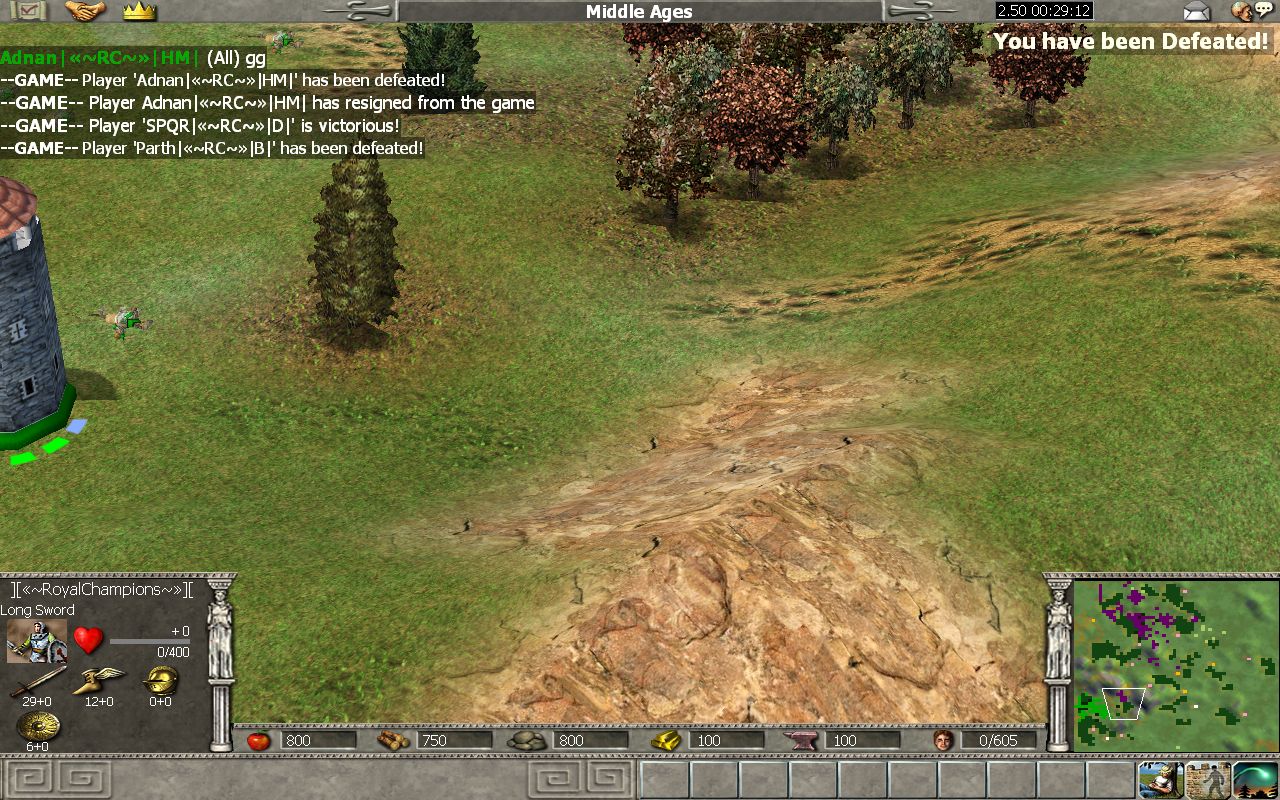Open the handshake alliances icon

pos(85,11)
